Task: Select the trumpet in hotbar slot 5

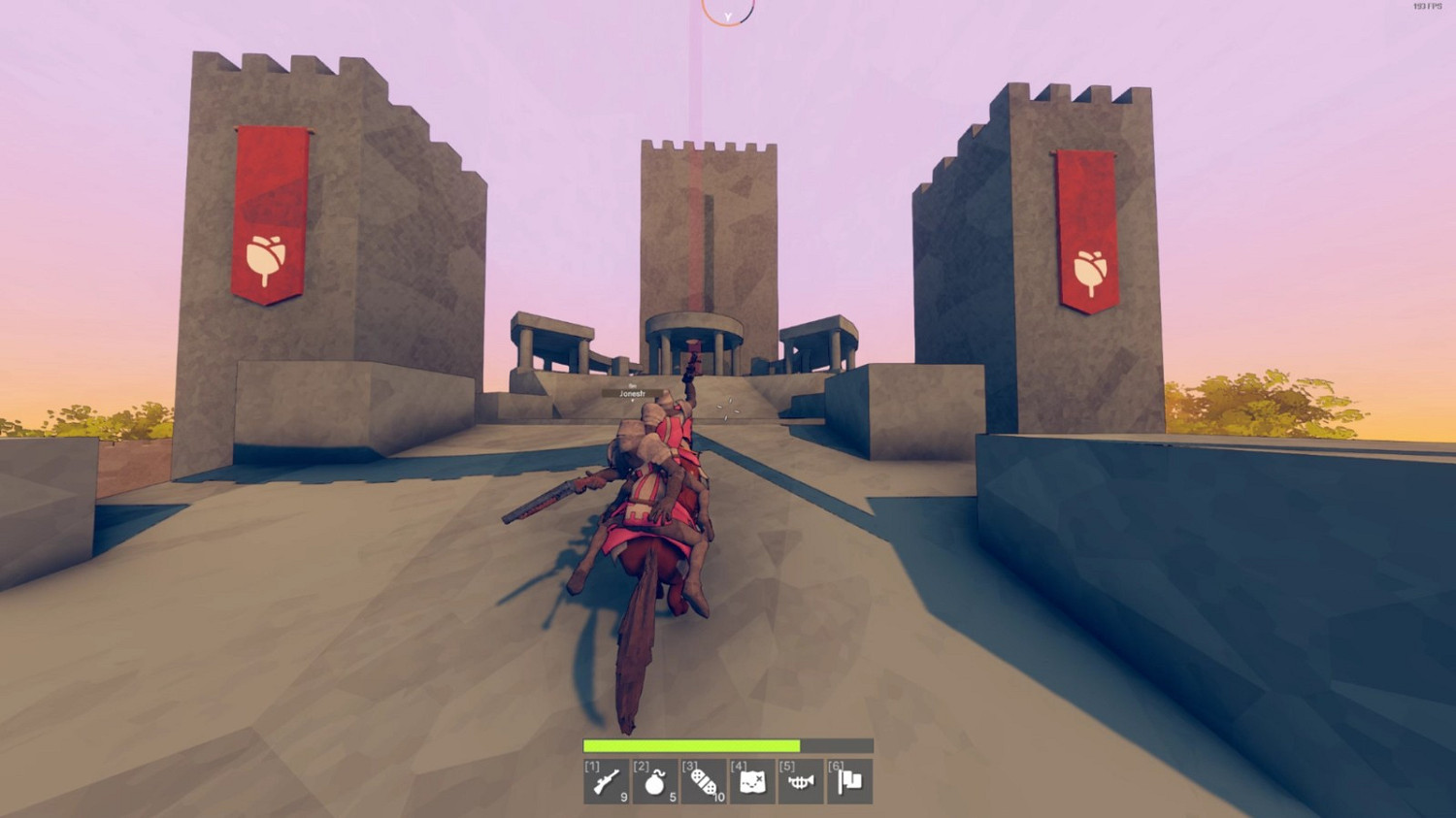Action: 802,782
